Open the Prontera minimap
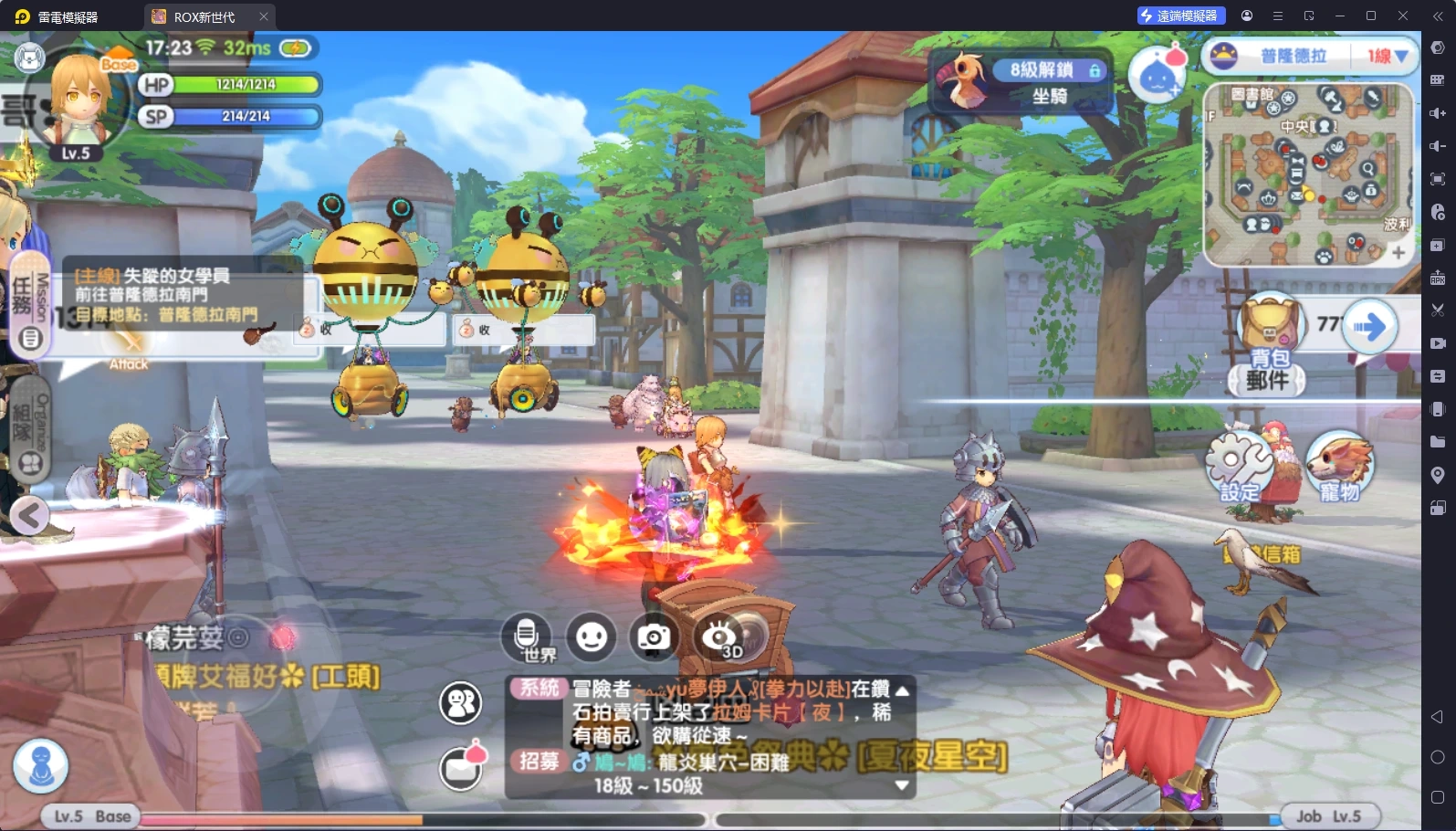Viewport: 1456px width, 831px height. (1307, 172)
